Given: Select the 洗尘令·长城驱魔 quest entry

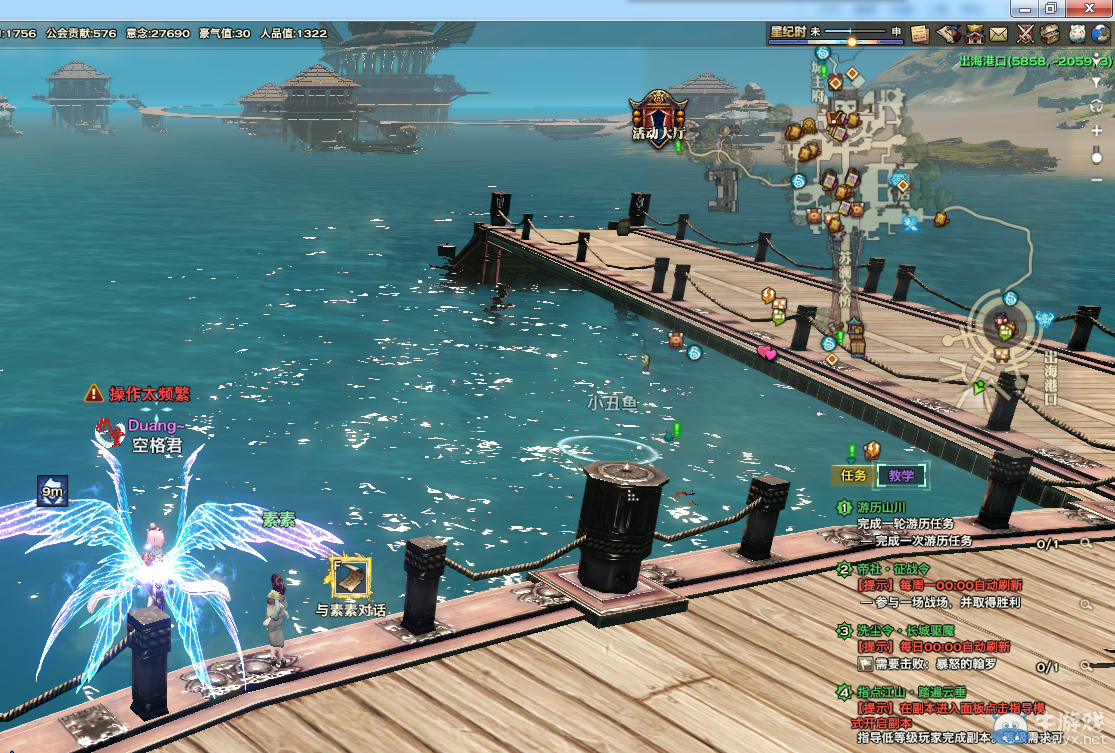Looking at the screenshot, I should click(x=905, y=631).
